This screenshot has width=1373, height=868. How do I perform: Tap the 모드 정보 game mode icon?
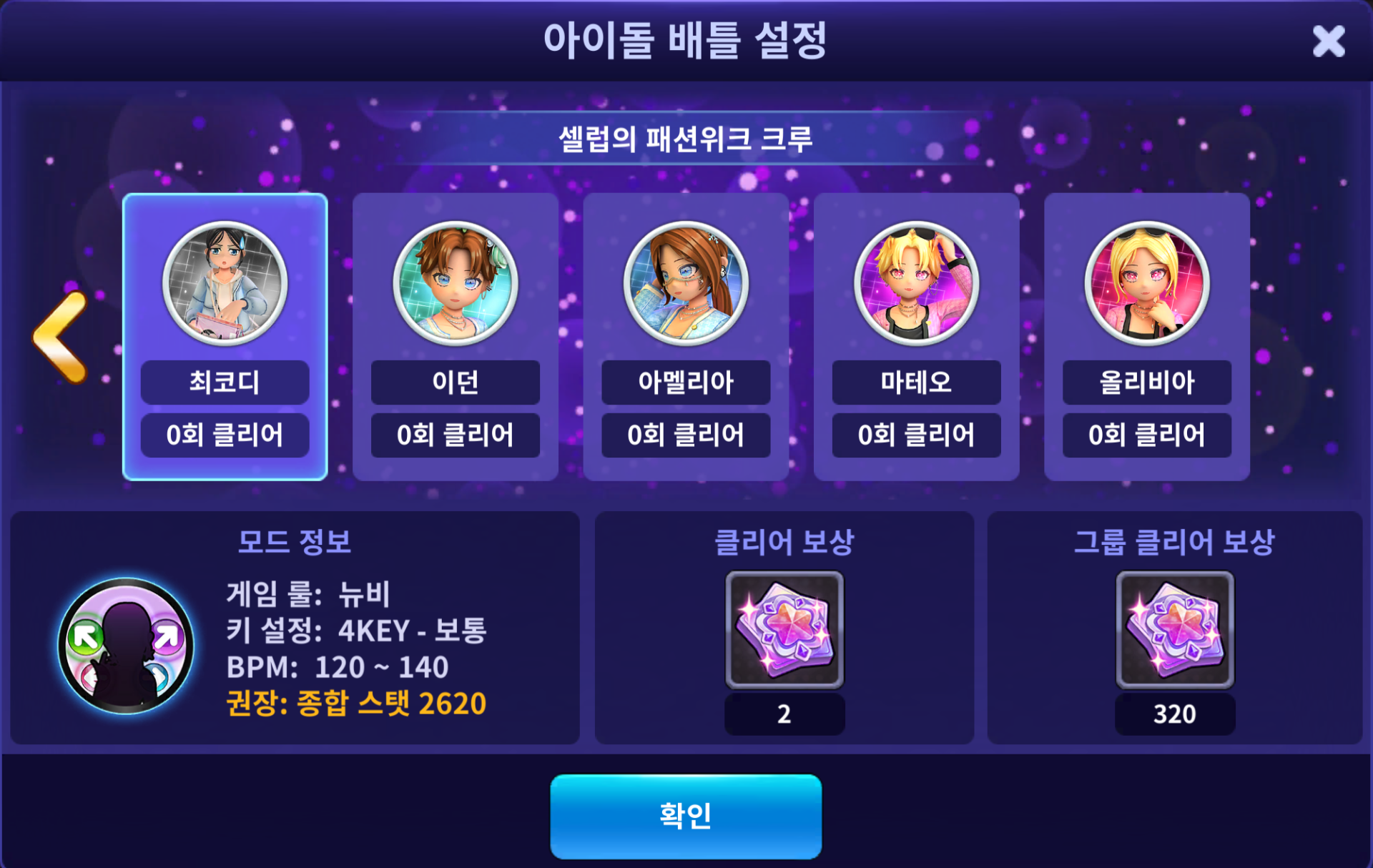tap(126, 646)
